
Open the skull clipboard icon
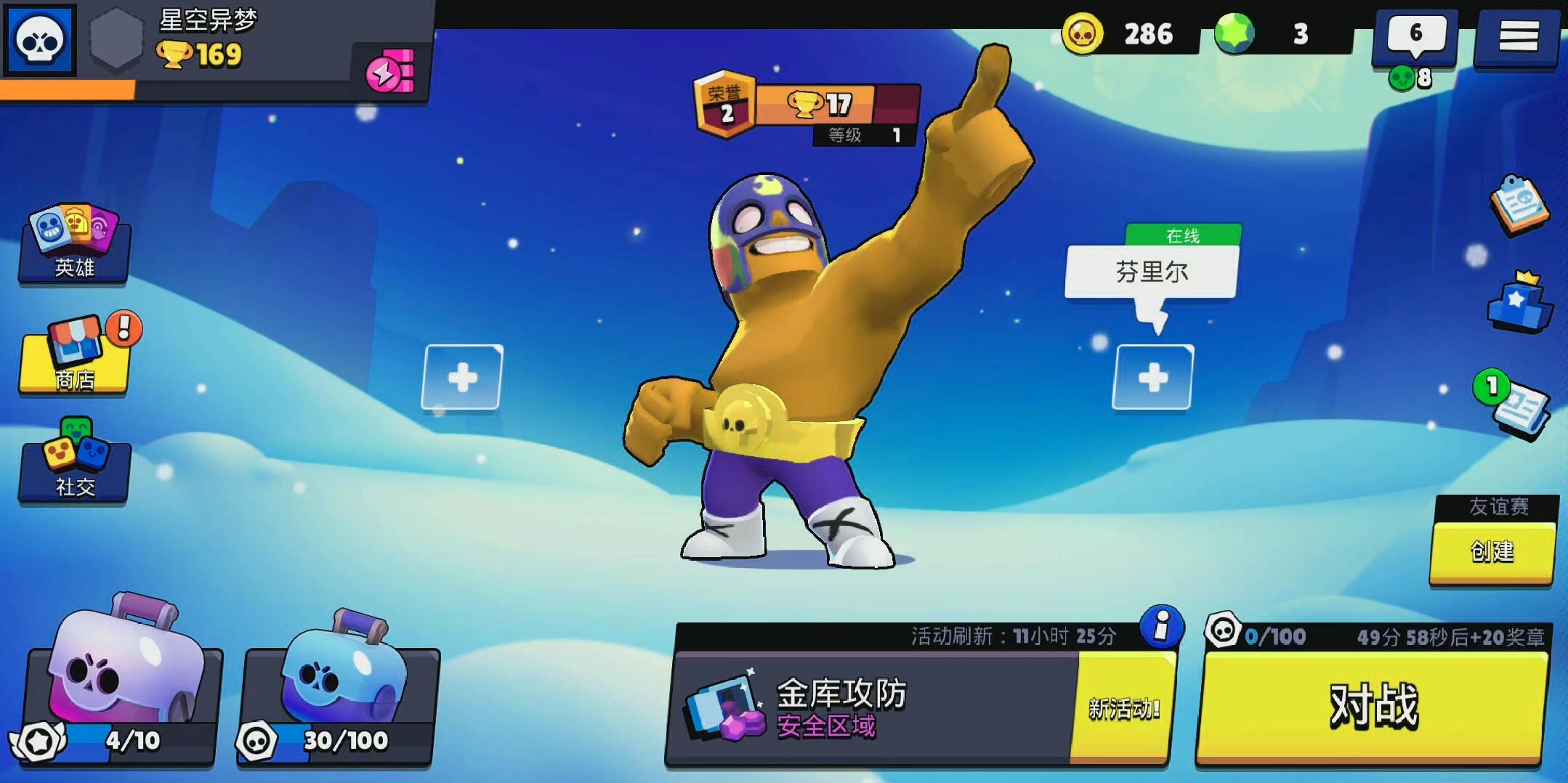pos(1519,205)
